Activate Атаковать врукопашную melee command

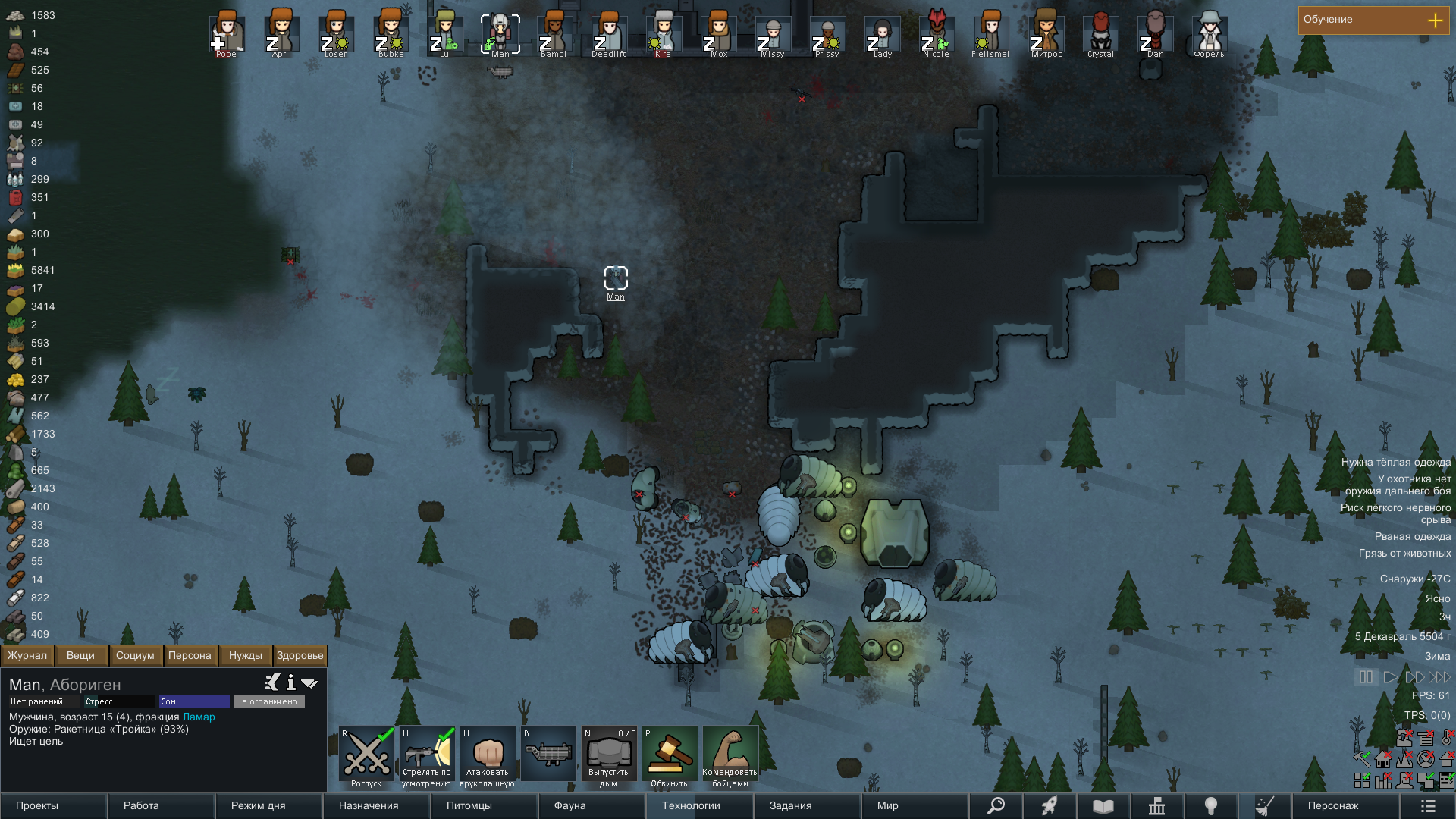(x=488, y=755)
